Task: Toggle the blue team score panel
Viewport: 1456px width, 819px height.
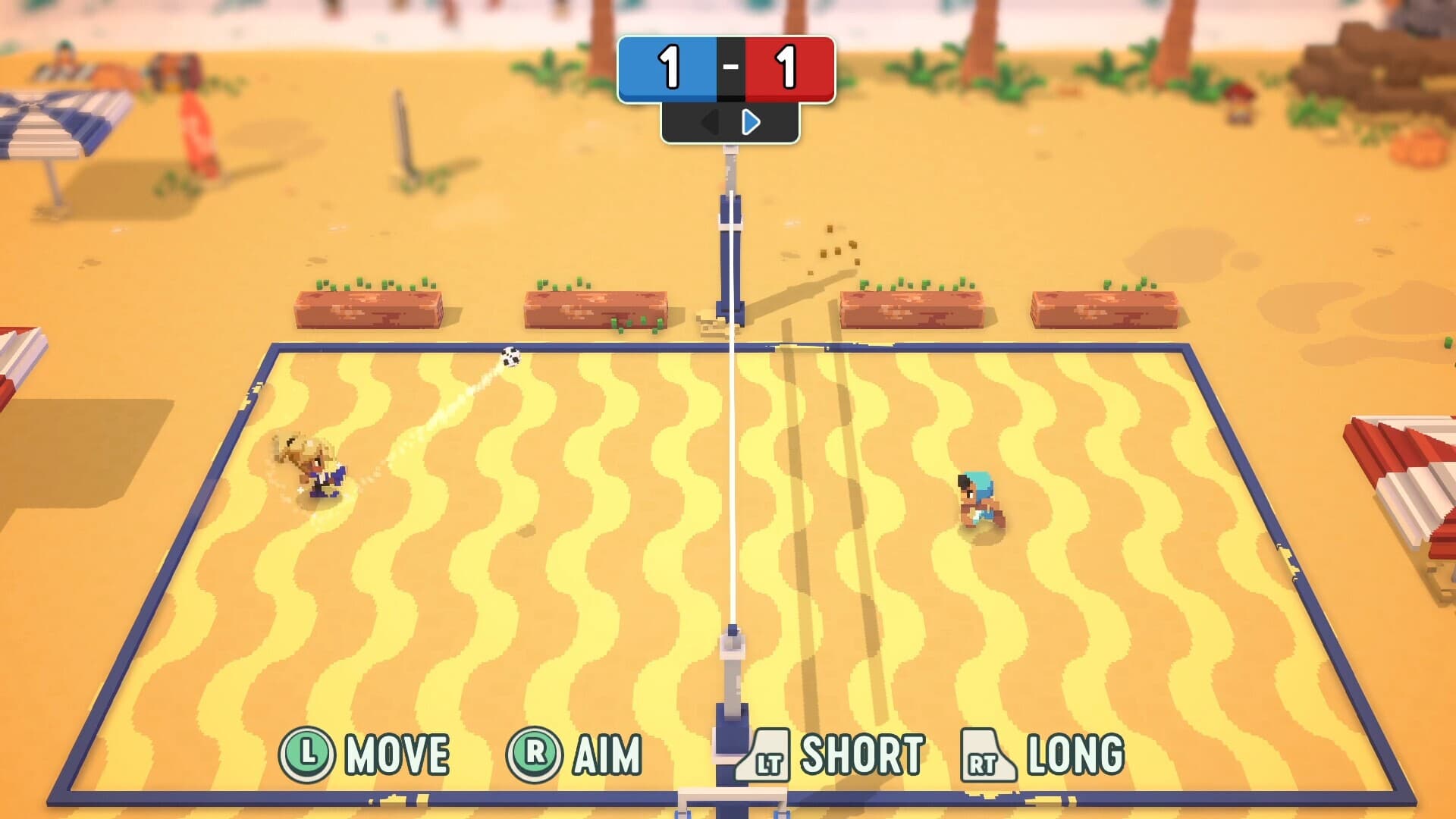Action: [x=669, y=68]
